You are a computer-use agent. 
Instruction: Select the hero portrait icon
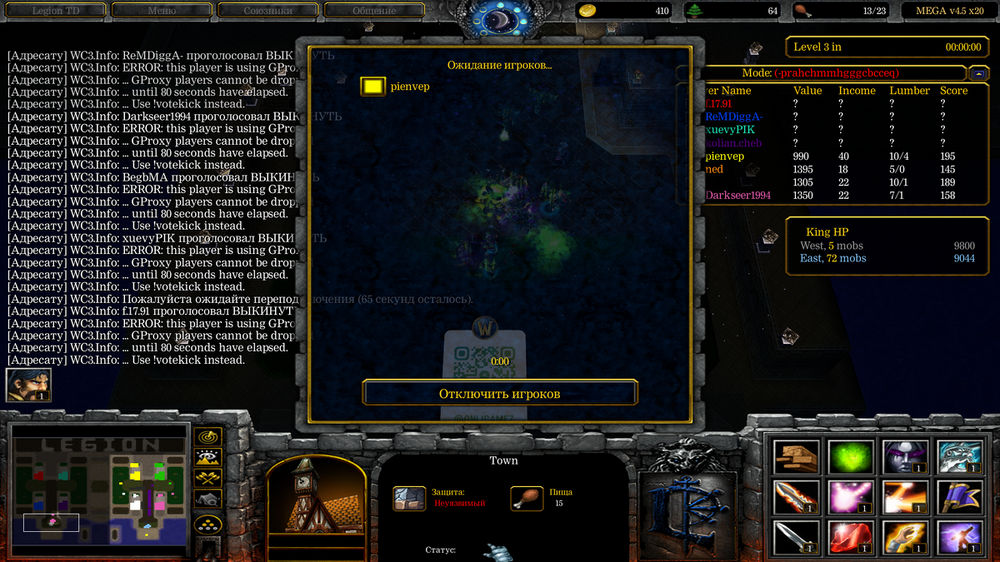(28, 385)
